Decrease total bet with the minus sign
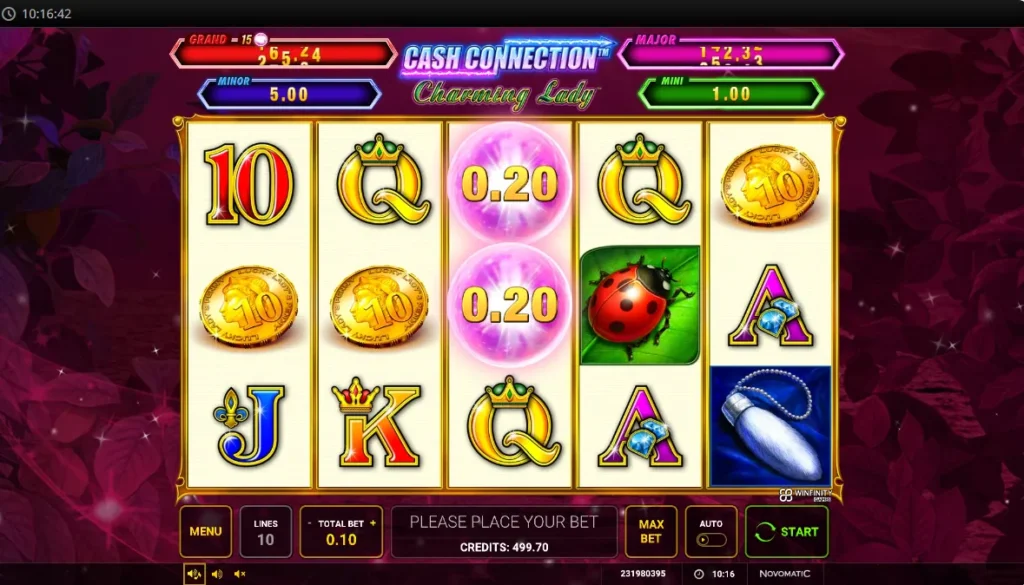 307,523
